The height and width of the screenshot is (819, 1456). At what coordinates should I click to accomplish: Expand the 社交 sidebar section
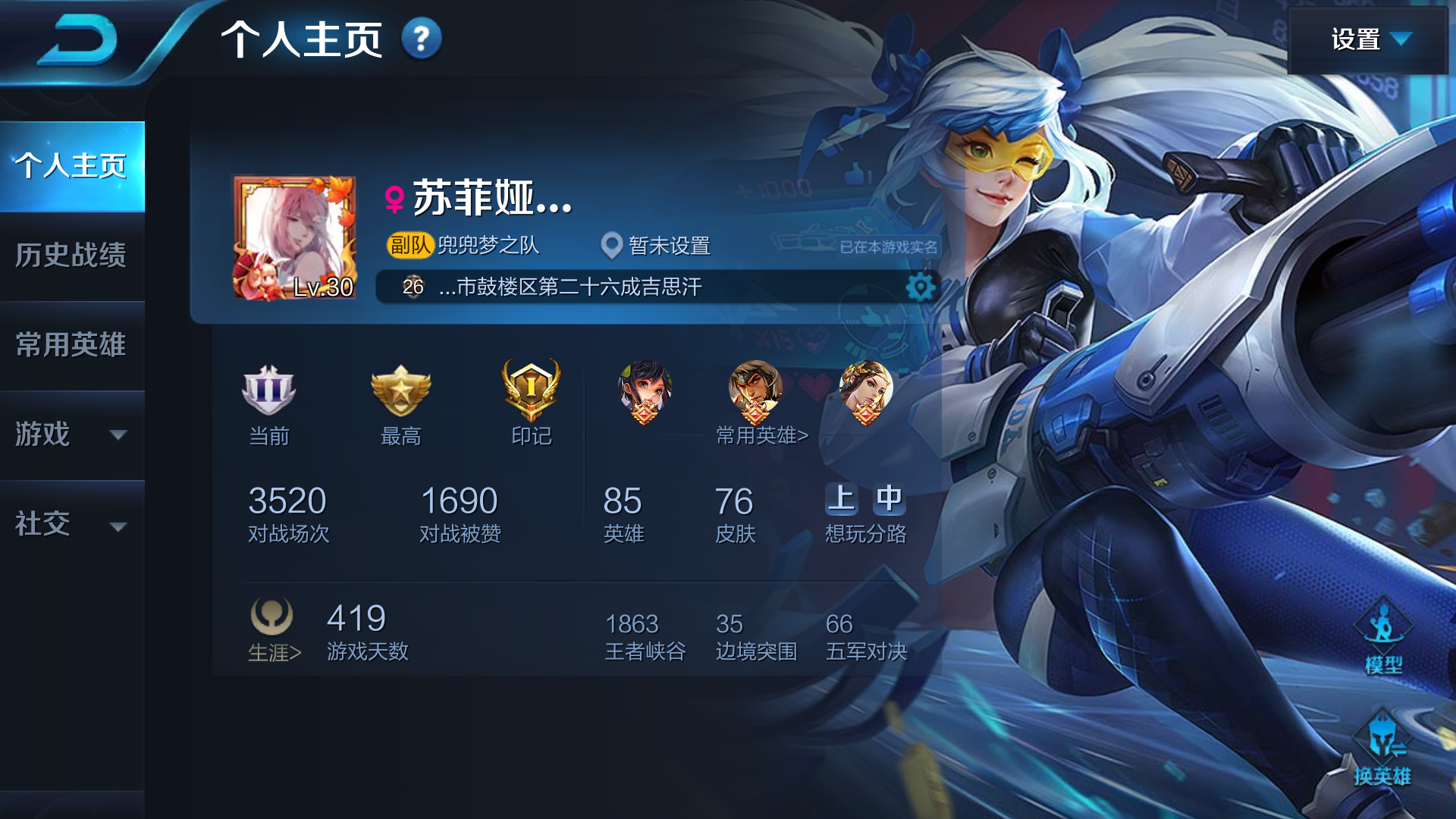pyautogui.click(x=72, y=524)
